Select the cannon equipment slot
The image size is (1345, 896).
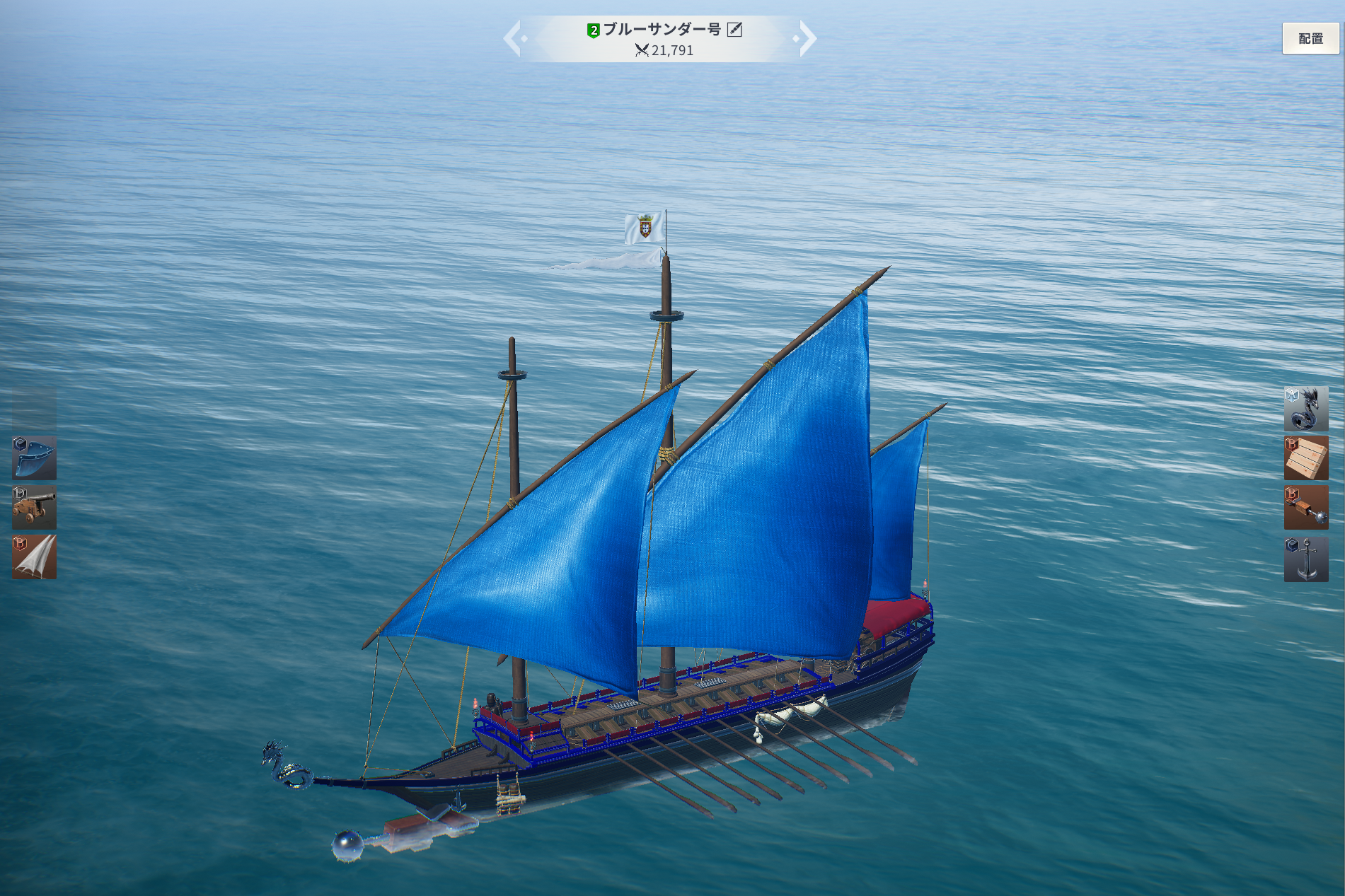tap(34, 507)
